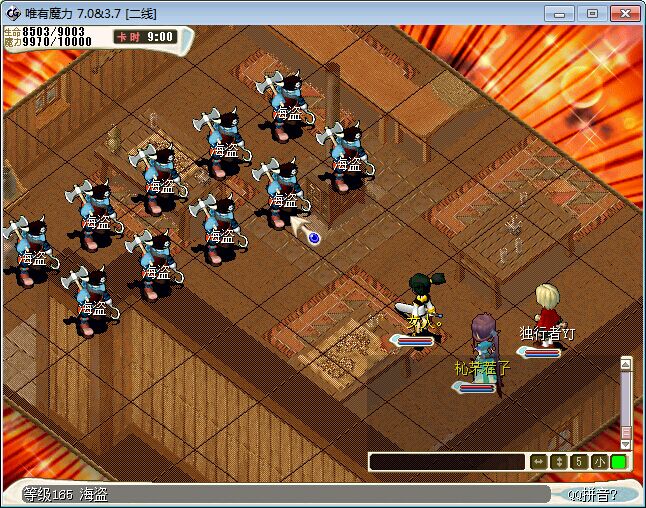Toggle the chat vertical resize arrow button

(x=558, y=462)
